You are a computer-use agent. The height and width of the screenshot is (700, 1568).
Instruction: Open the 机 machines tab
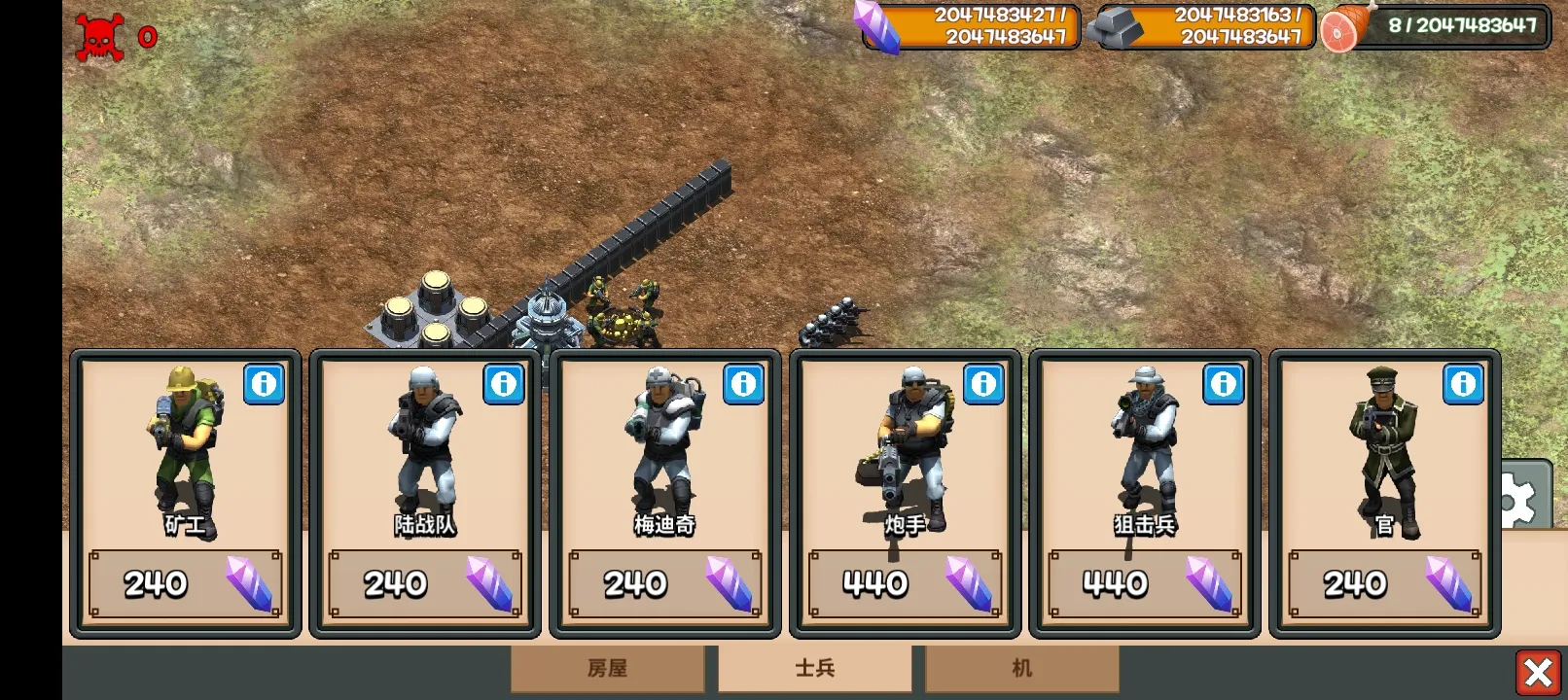click(x=1021, y=669)
